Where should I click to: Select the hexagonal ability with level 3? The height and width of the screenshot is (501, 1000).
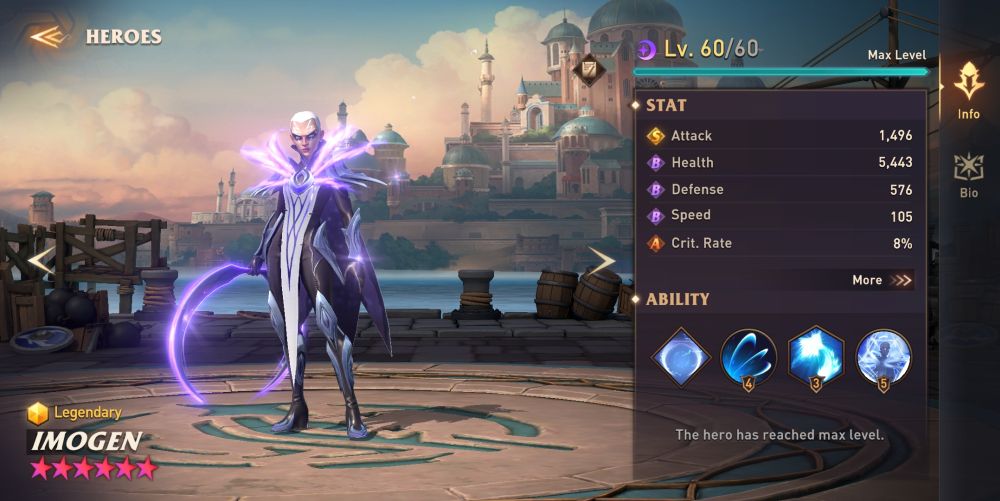(x=816, y=356)
